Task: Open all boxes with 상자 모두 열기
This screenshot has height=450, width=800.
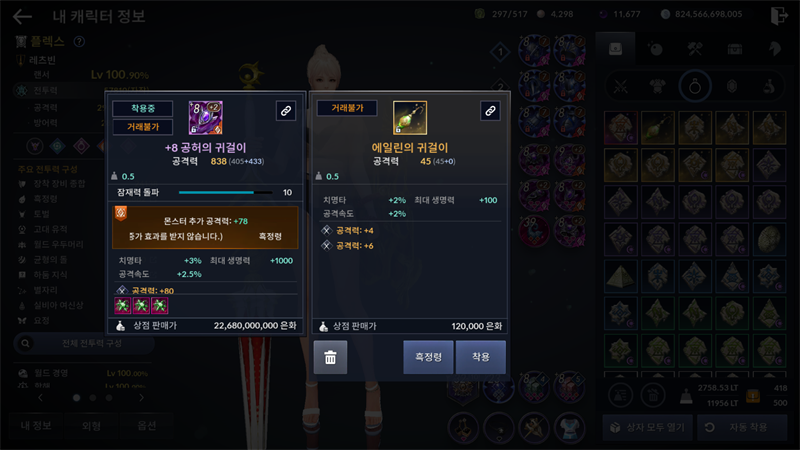Action: [x=645, y=426]
